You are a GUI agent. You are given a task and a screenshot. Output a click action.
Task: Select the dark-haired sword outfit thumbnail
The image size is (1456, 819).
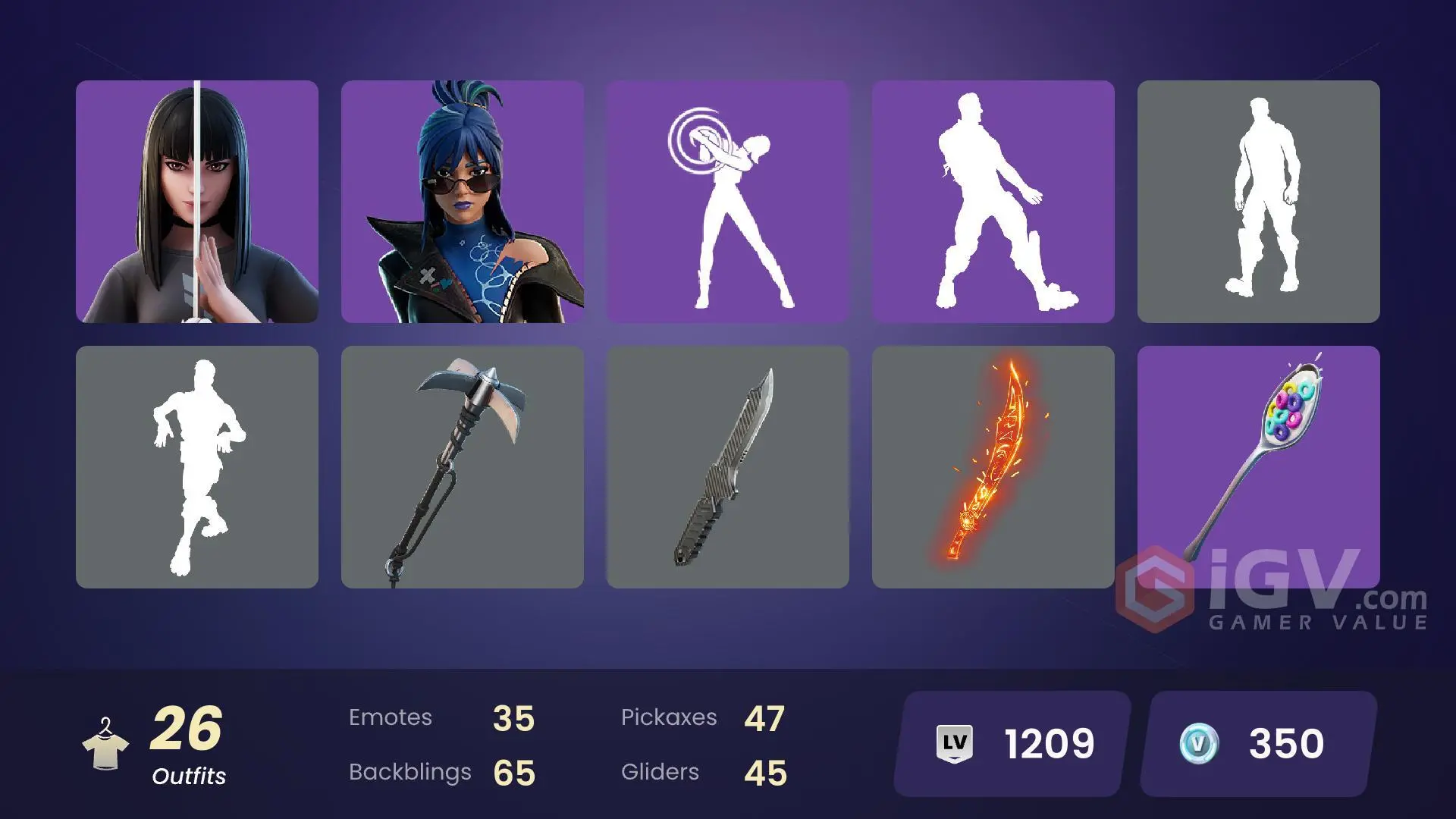pos(196,202)
